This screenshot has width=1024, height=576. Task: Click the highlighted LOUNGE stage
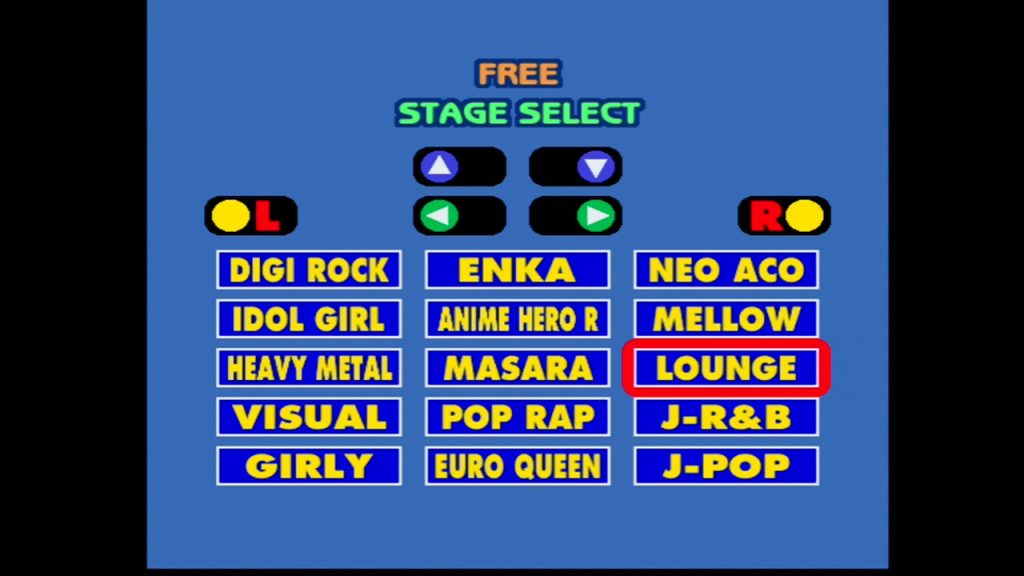click(726, 368)
